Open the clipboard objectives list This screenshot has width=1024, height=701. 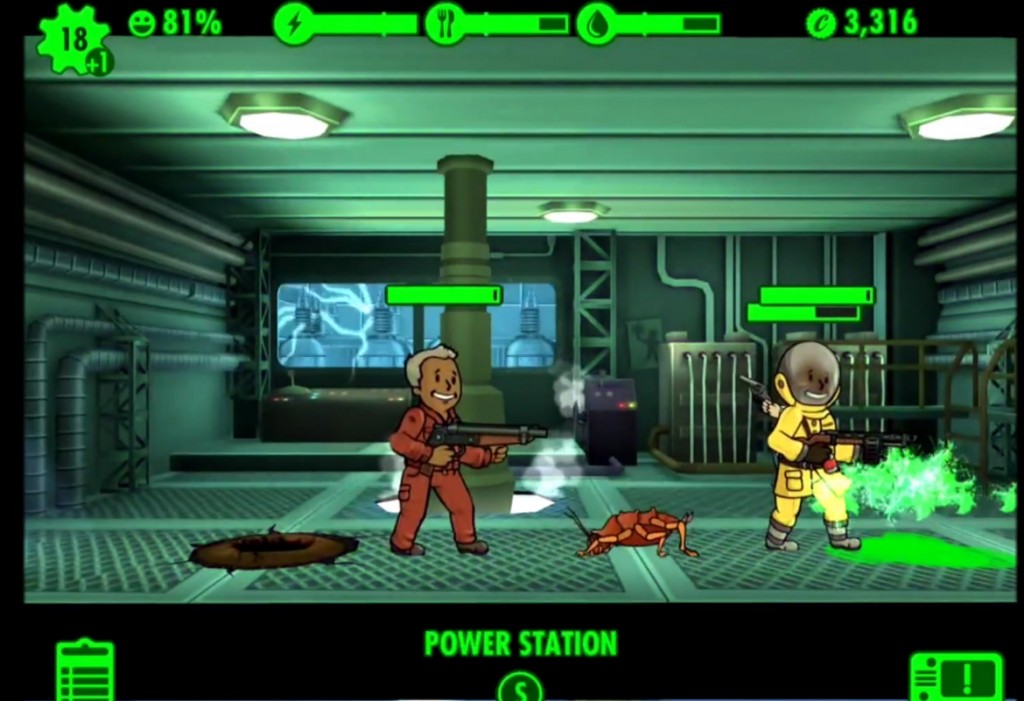[85, 671]
